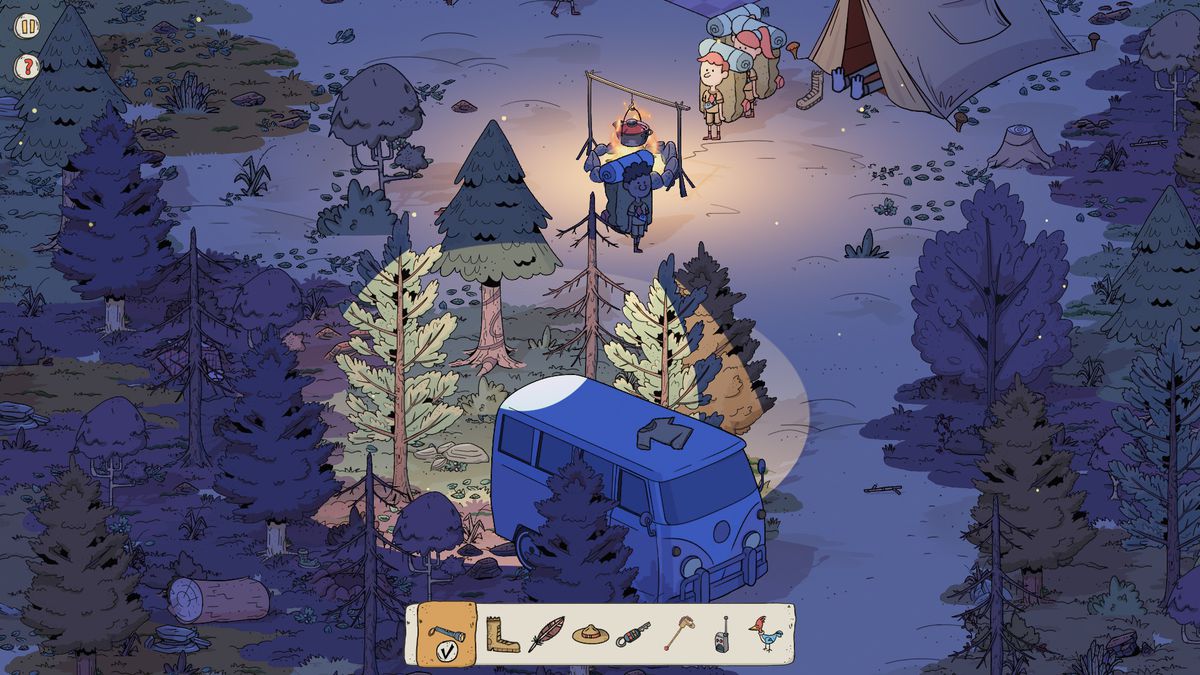Click the rooster item in the bar

coord(765,634)
